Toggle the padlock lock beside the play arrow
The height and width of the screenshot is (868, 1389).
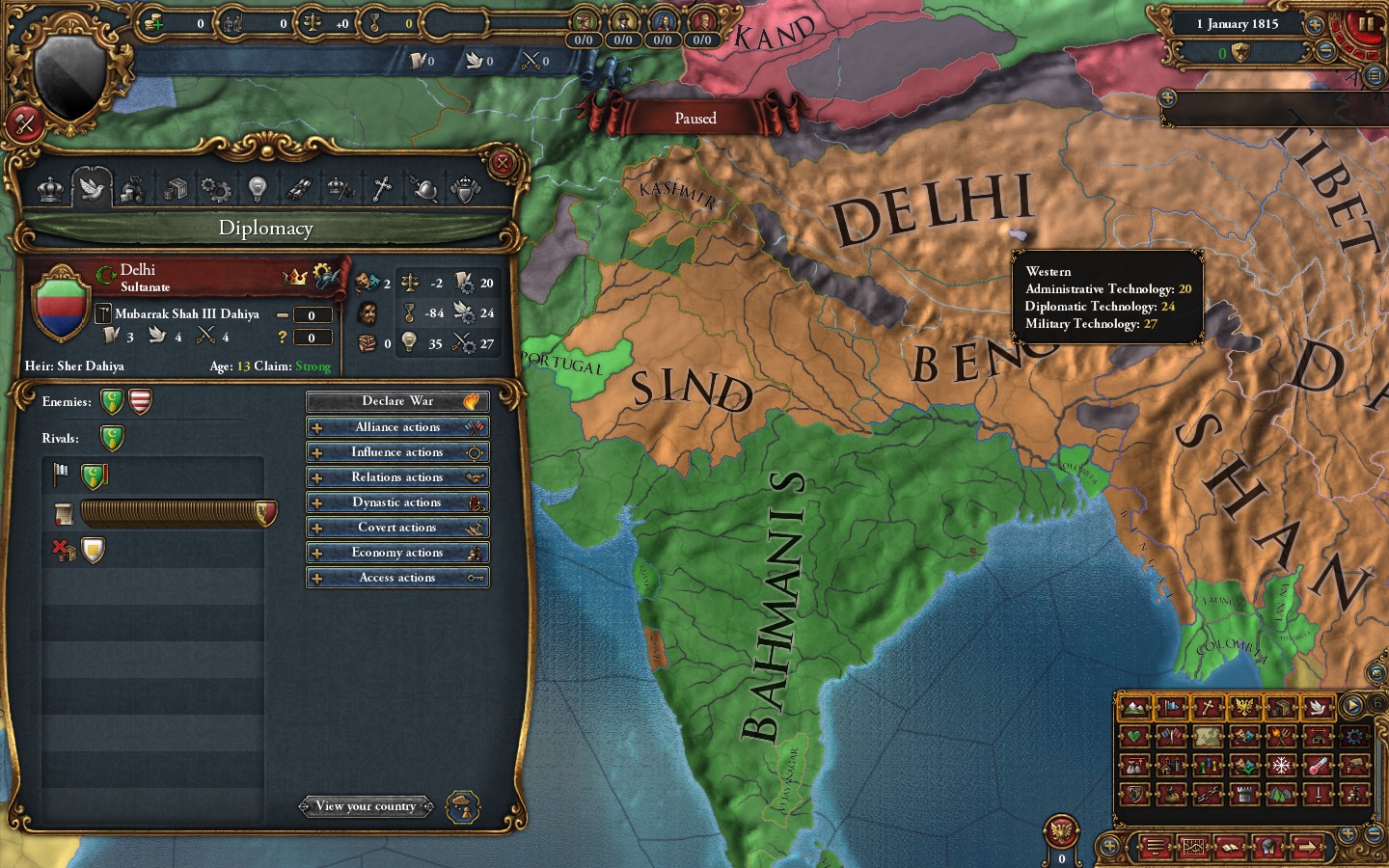(1377, 703)
